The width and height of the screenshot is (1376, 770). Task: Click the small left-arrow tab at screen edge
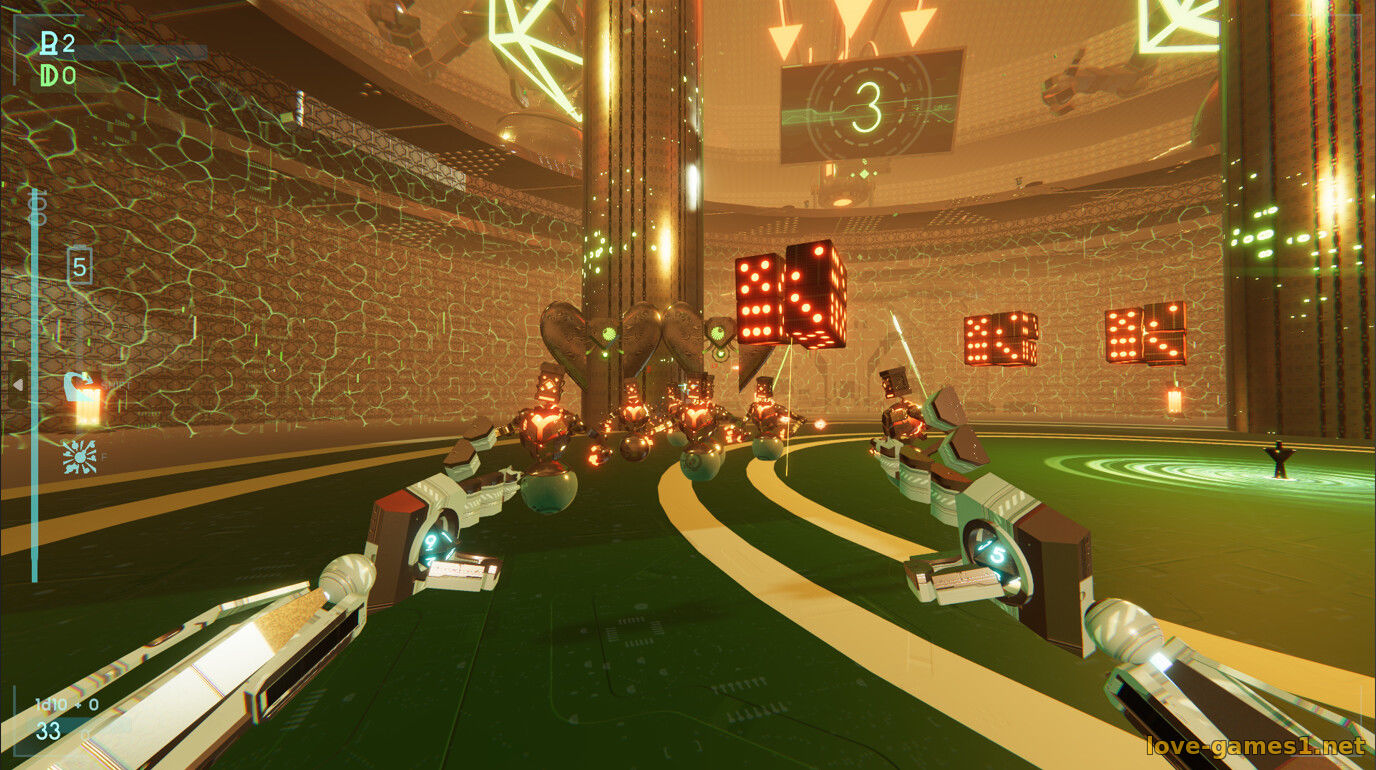pos(16,383)
